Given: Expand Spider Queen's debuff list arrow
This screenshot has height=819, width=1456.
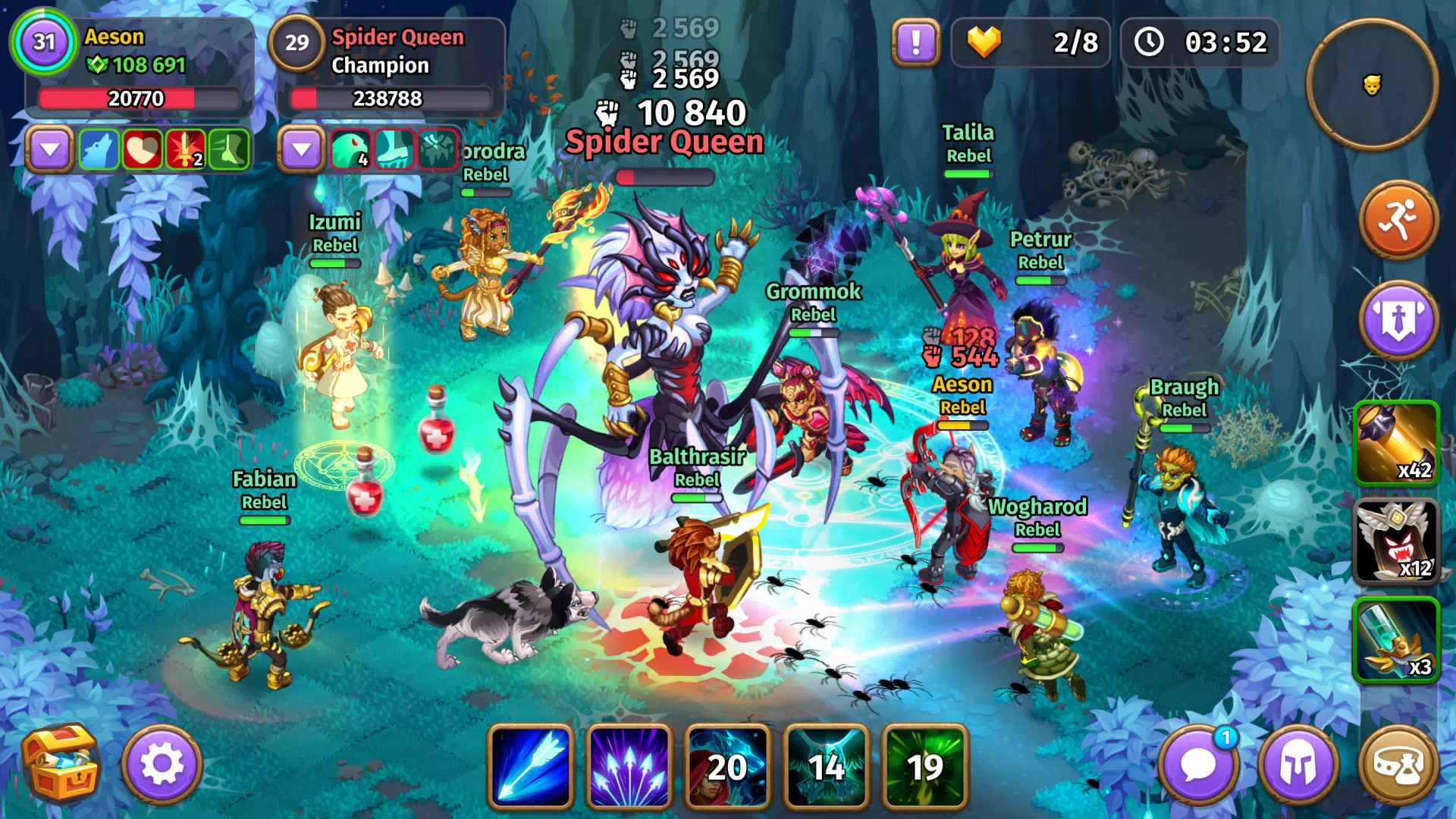Looking at the screenshot, I should click(x=302, y=149).
